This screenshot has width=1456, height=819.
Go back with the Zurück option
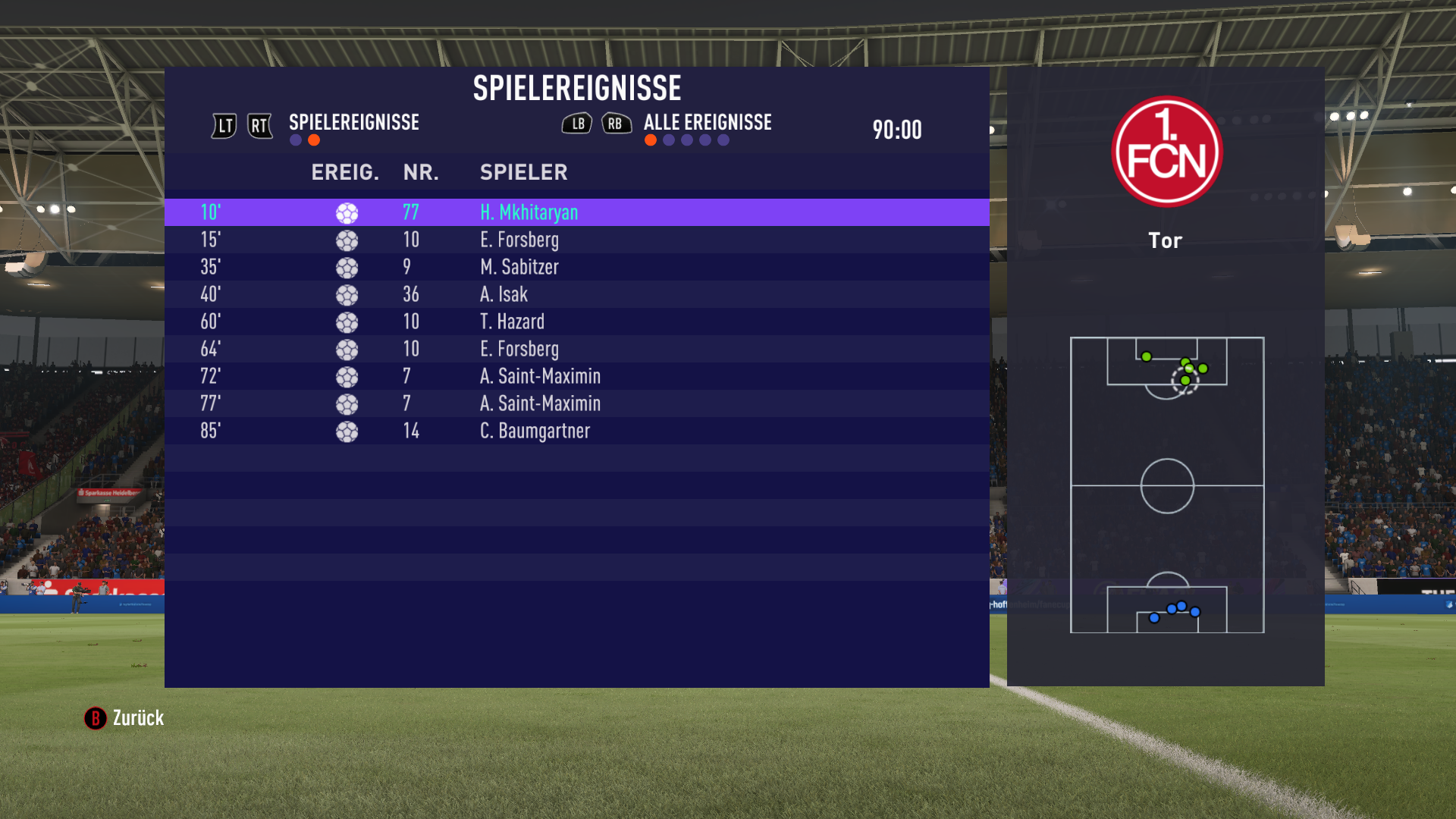125,718
